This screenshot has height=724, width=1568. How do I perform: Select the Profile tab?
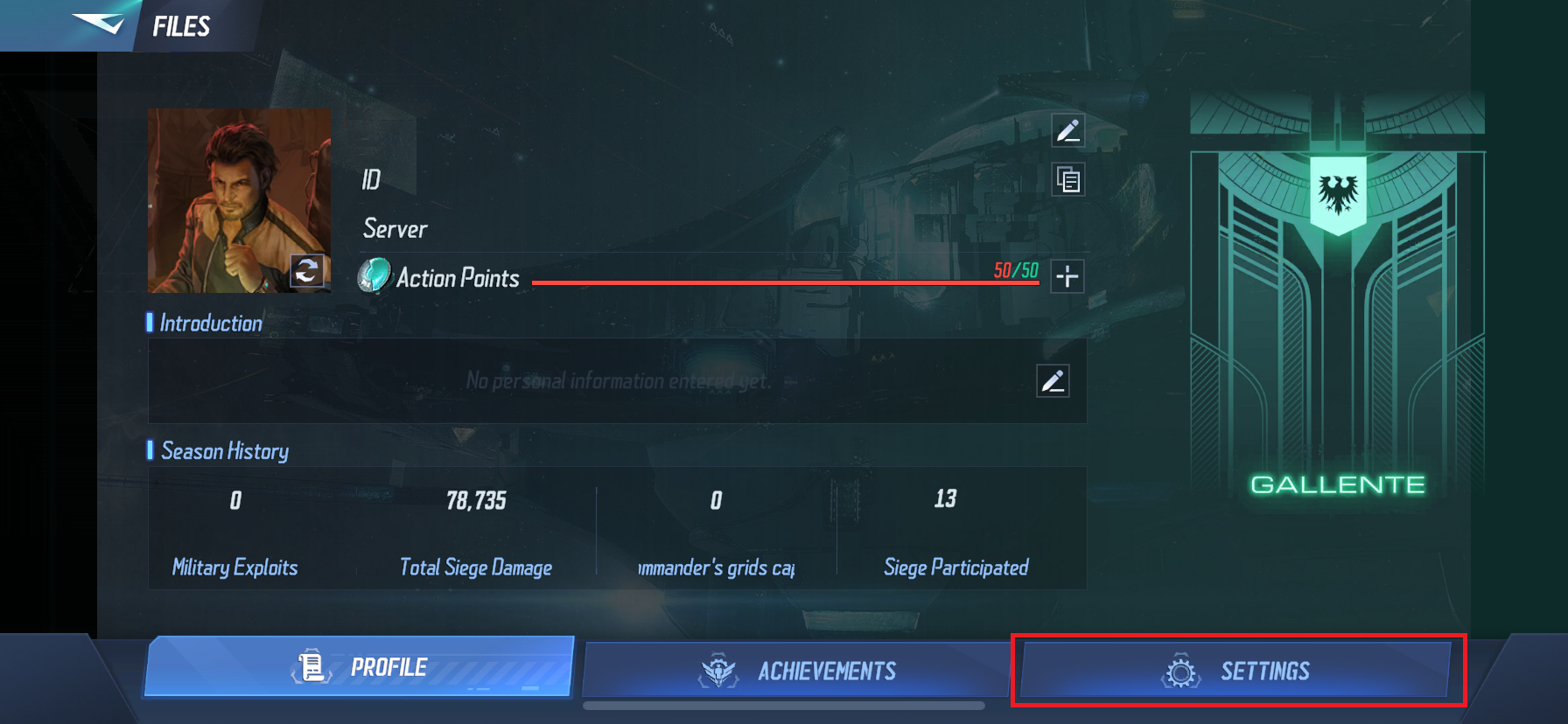point(359,667)
